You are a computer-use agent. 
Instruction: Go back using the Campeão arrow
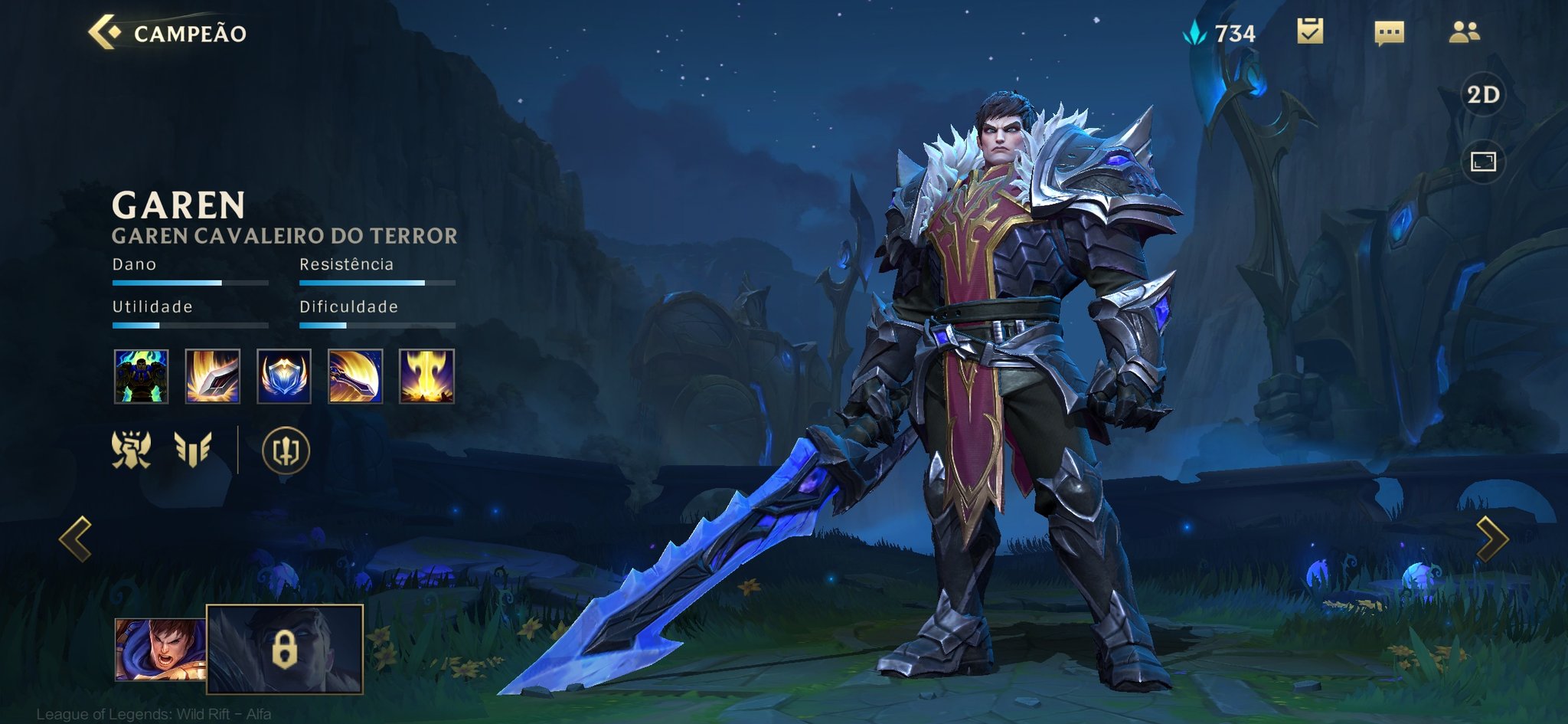105,32
